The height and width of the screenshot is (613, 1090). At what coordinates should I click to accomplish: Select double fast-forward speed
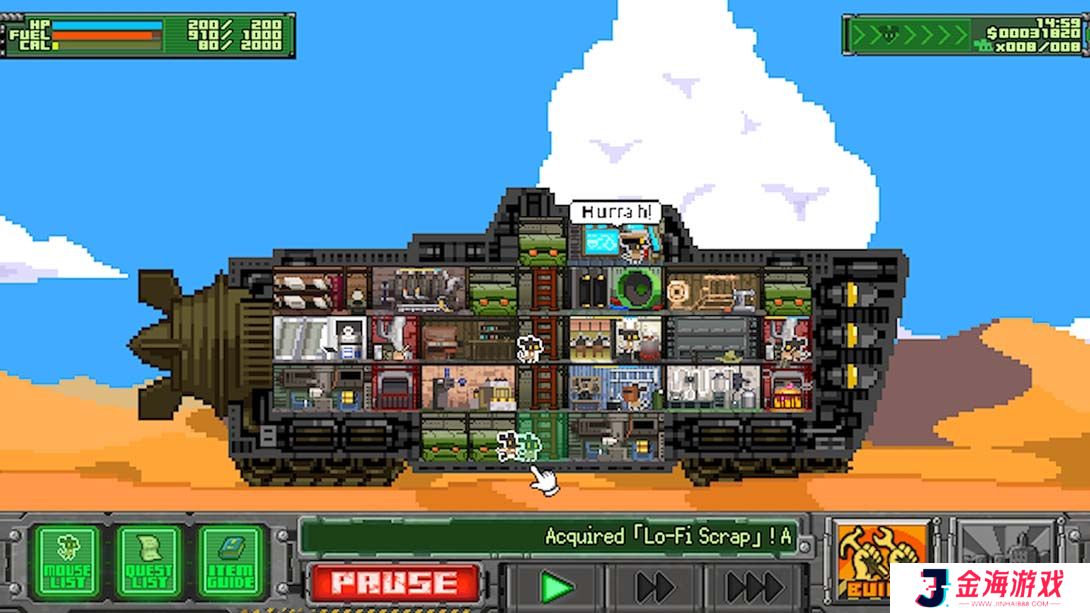655,586
